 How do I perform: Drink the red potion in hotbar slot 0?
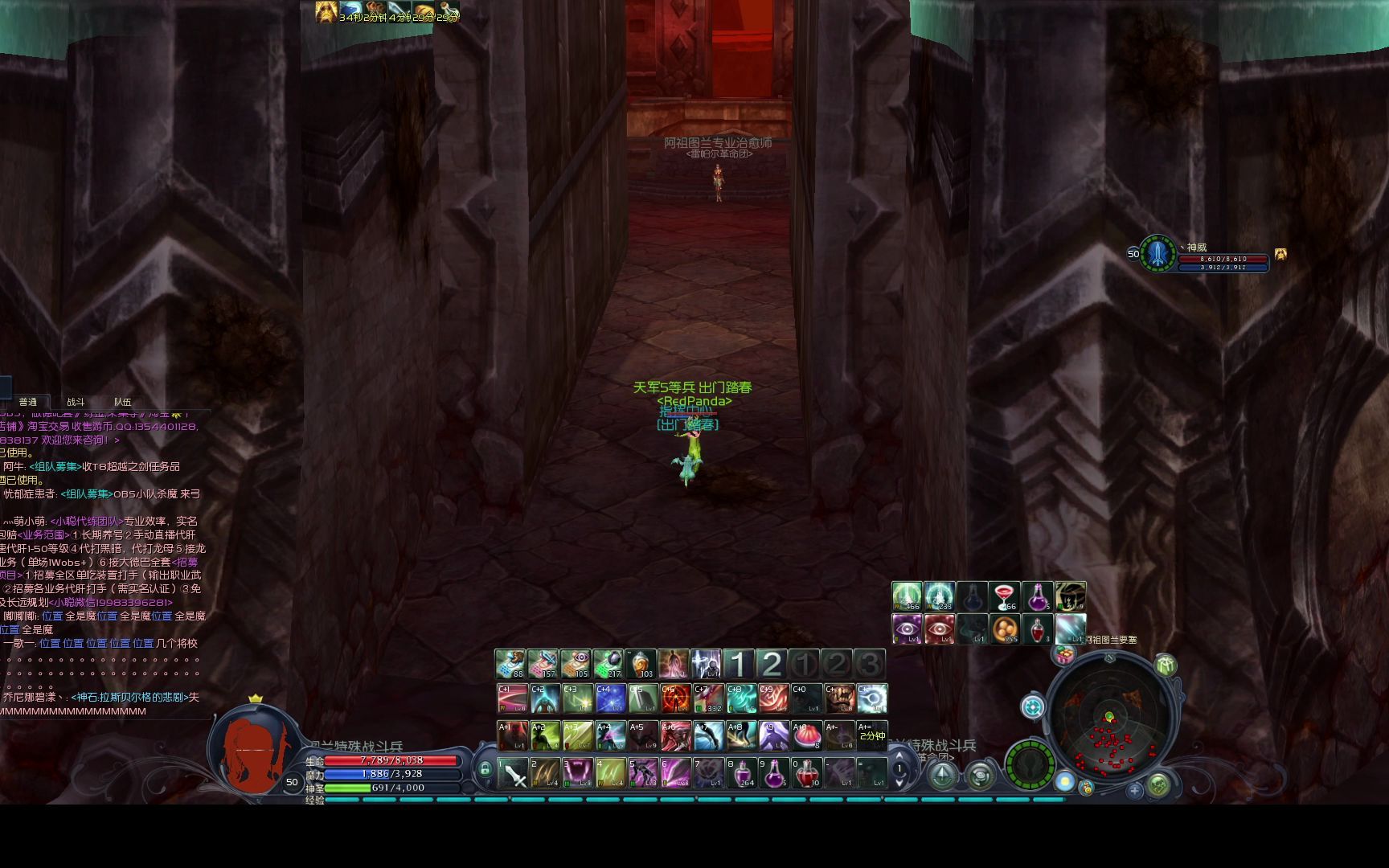click(x=807, y=773)
